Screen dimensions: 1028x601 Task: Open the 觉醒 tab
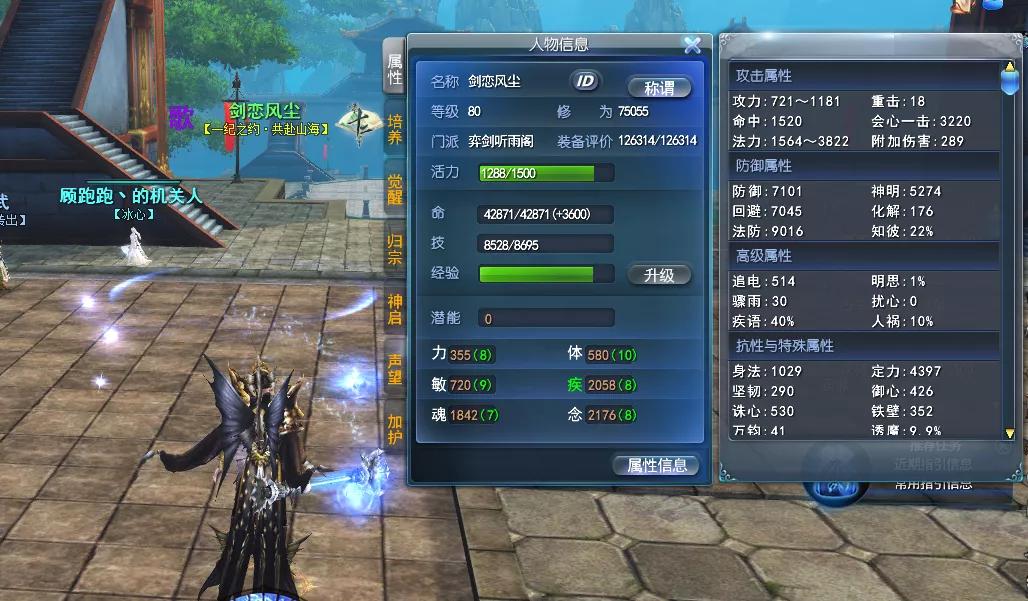[x=395, y=189]
